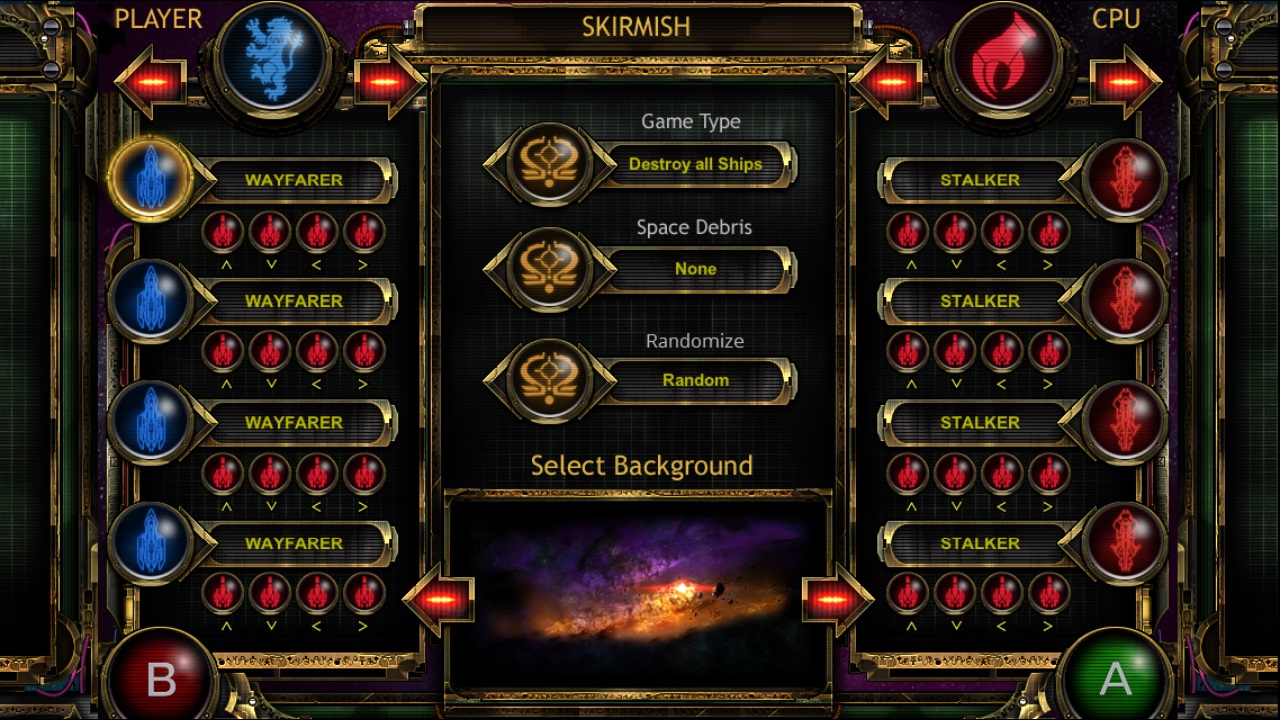Click the galaxy background preview thumbnail
The image size is (1280, 720).
pyautogui.click(x=640, y=592)
